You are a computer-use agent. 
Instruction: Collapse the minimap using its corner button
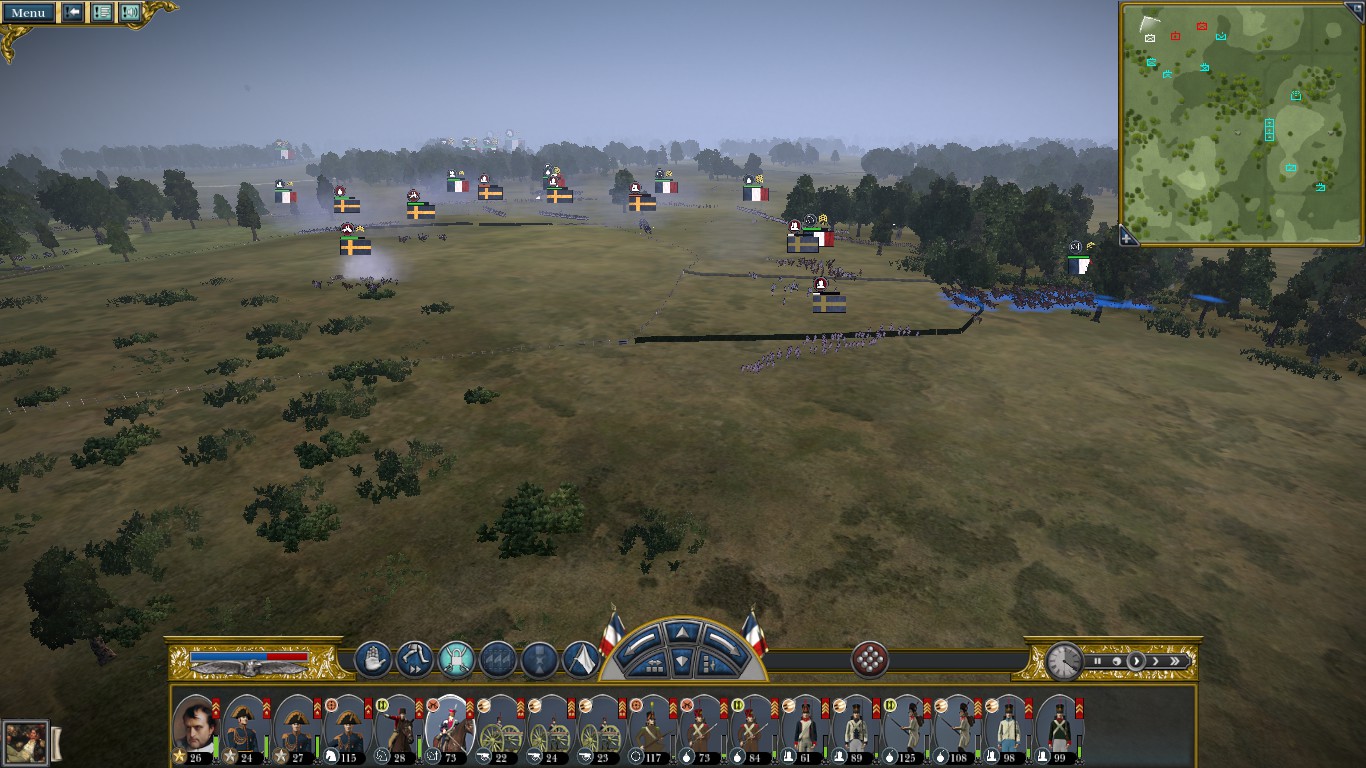[1356, 9]
